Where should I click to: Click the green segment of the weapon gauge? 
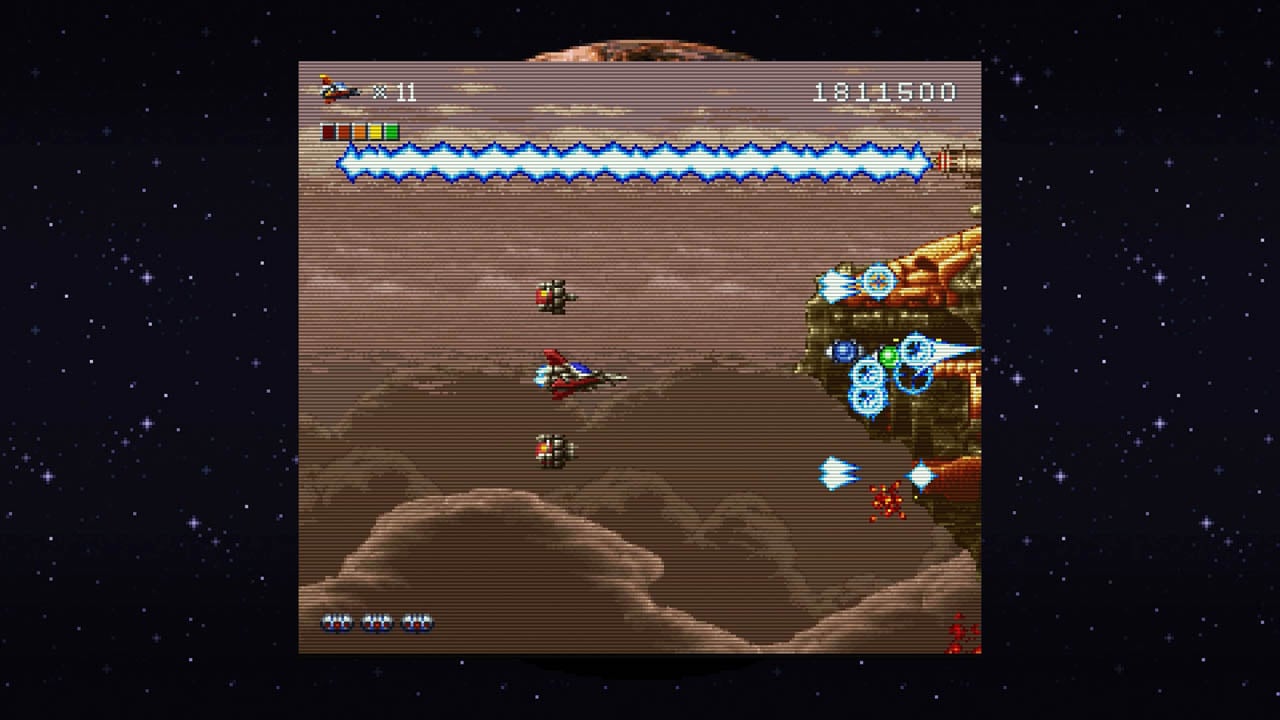click(x=391, y=130)
